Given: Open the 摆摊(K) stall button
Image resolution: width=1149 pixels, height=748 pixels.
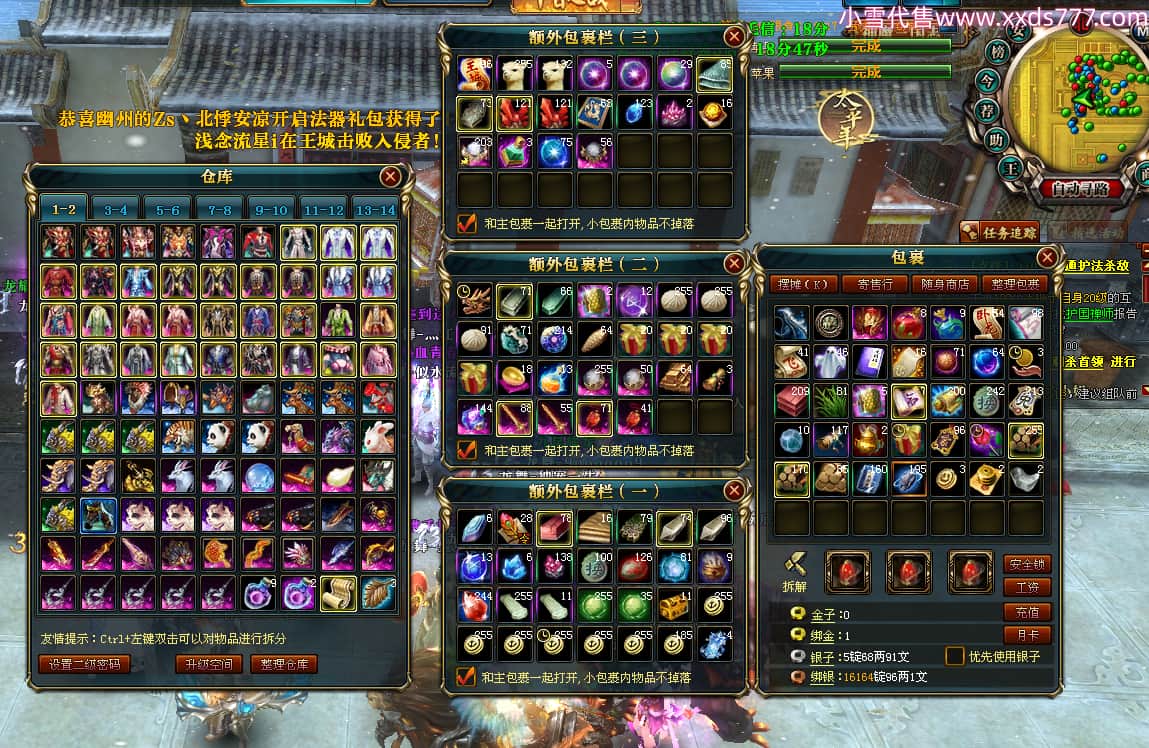Looking at the screenshot, I should coord(804,284).
